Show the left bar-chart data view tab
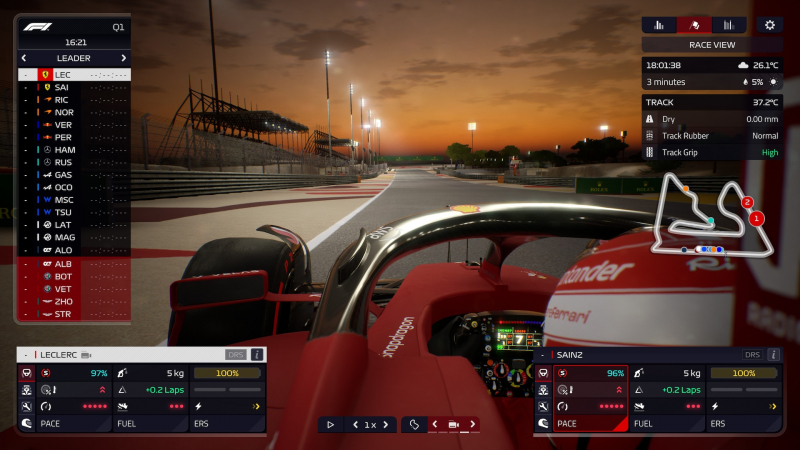 pos(659,25)
